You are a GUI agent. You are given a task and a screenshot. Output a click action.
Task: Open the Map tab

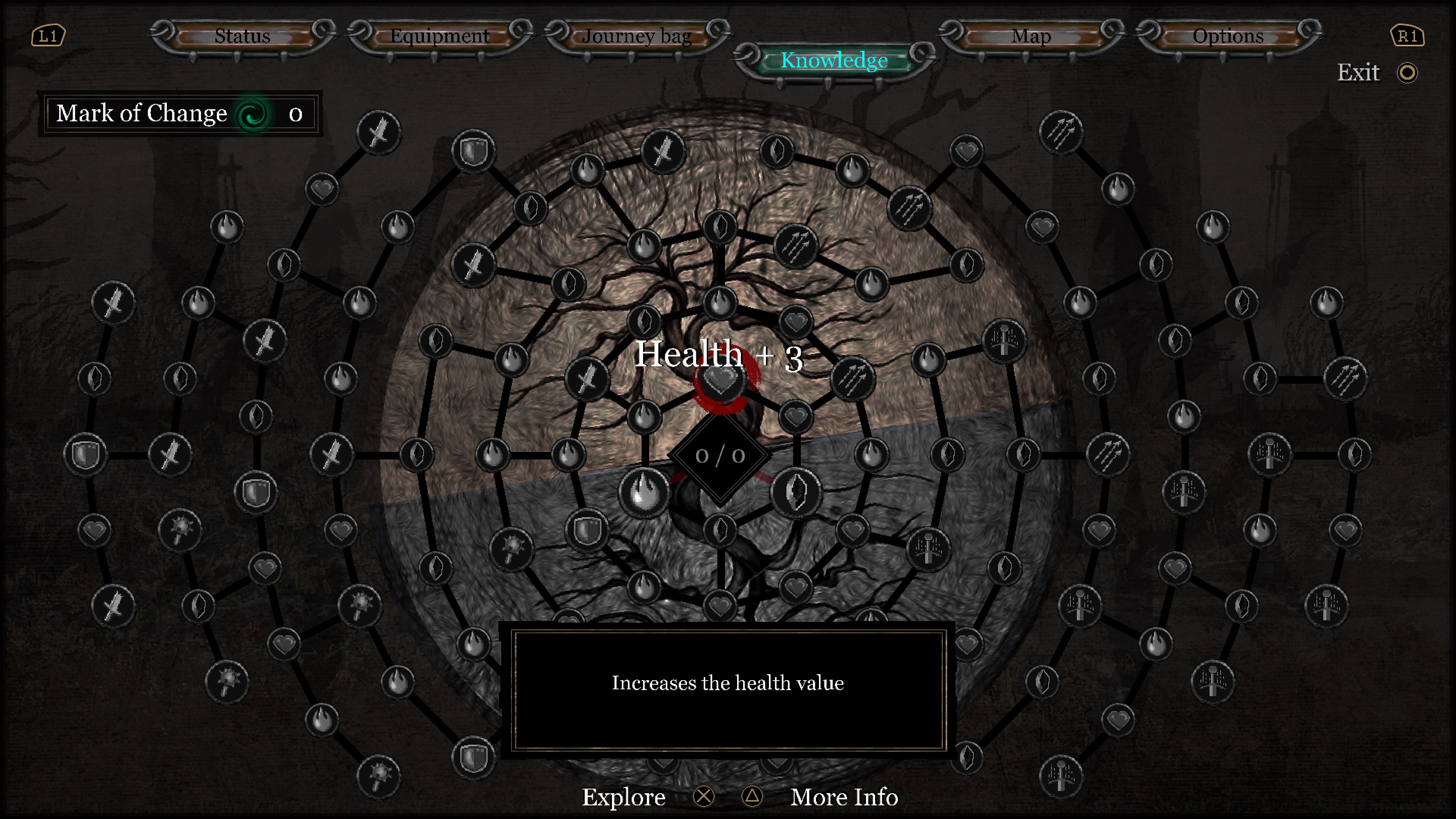point(1032,36)
